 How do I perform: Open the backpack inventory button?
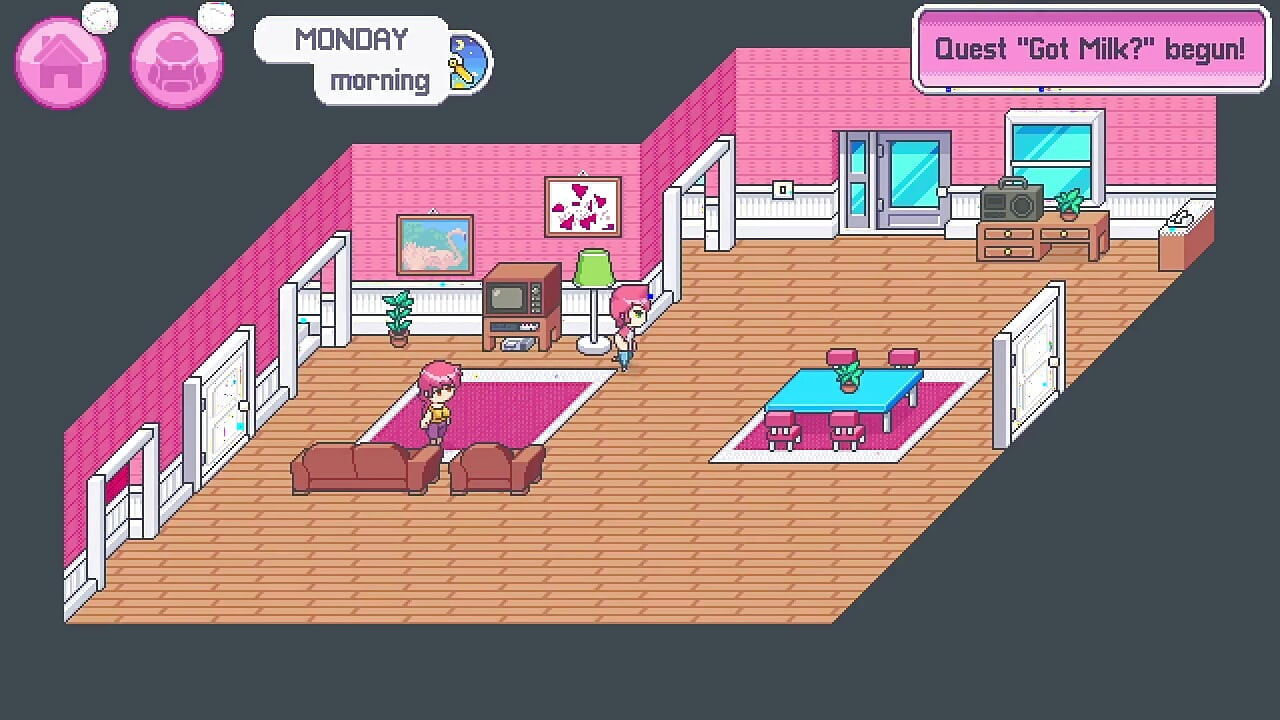(x=178, y=62)
